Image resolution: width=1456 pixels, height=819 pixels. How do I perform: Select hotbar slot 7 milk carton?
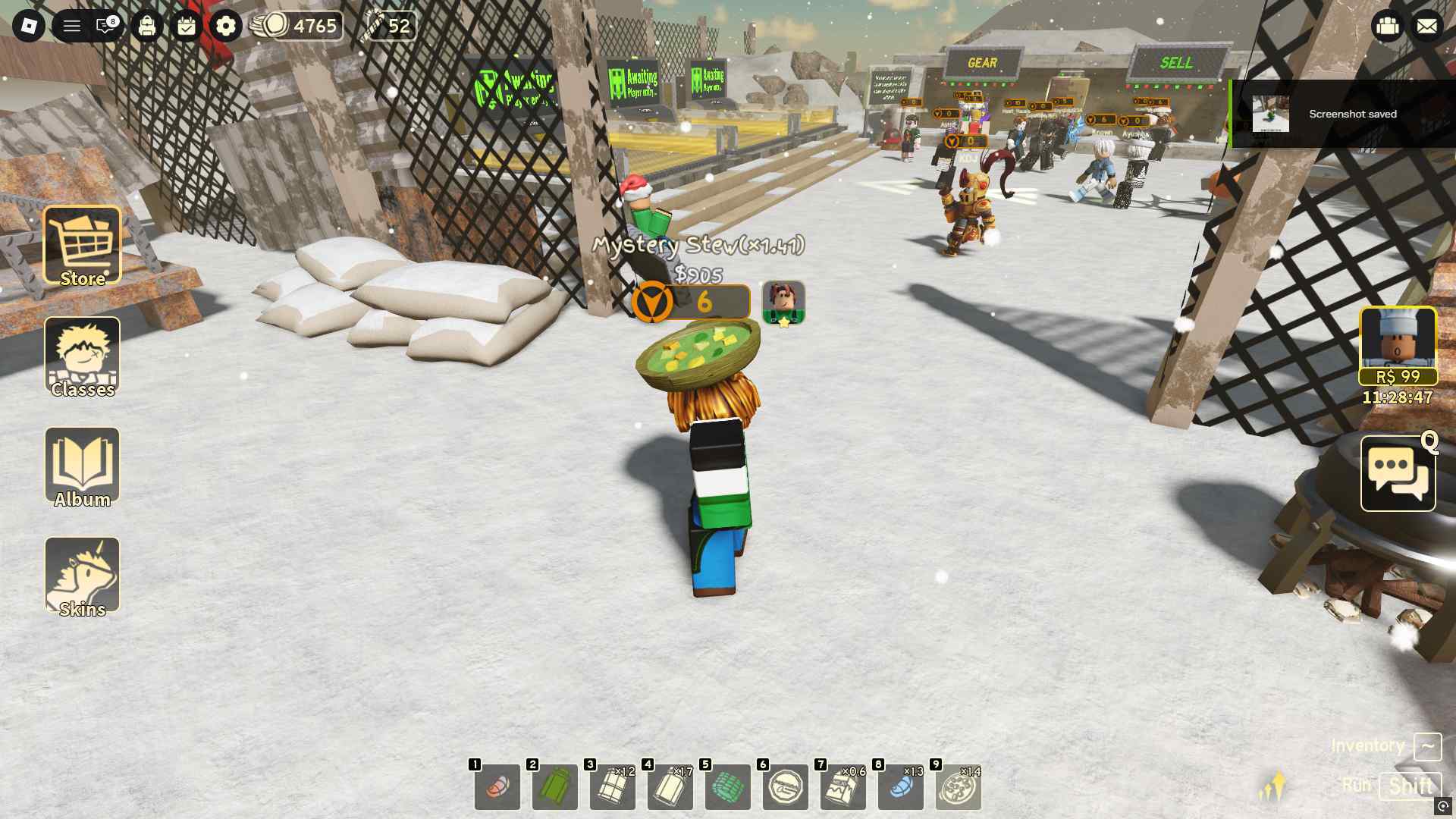point(843,787)
